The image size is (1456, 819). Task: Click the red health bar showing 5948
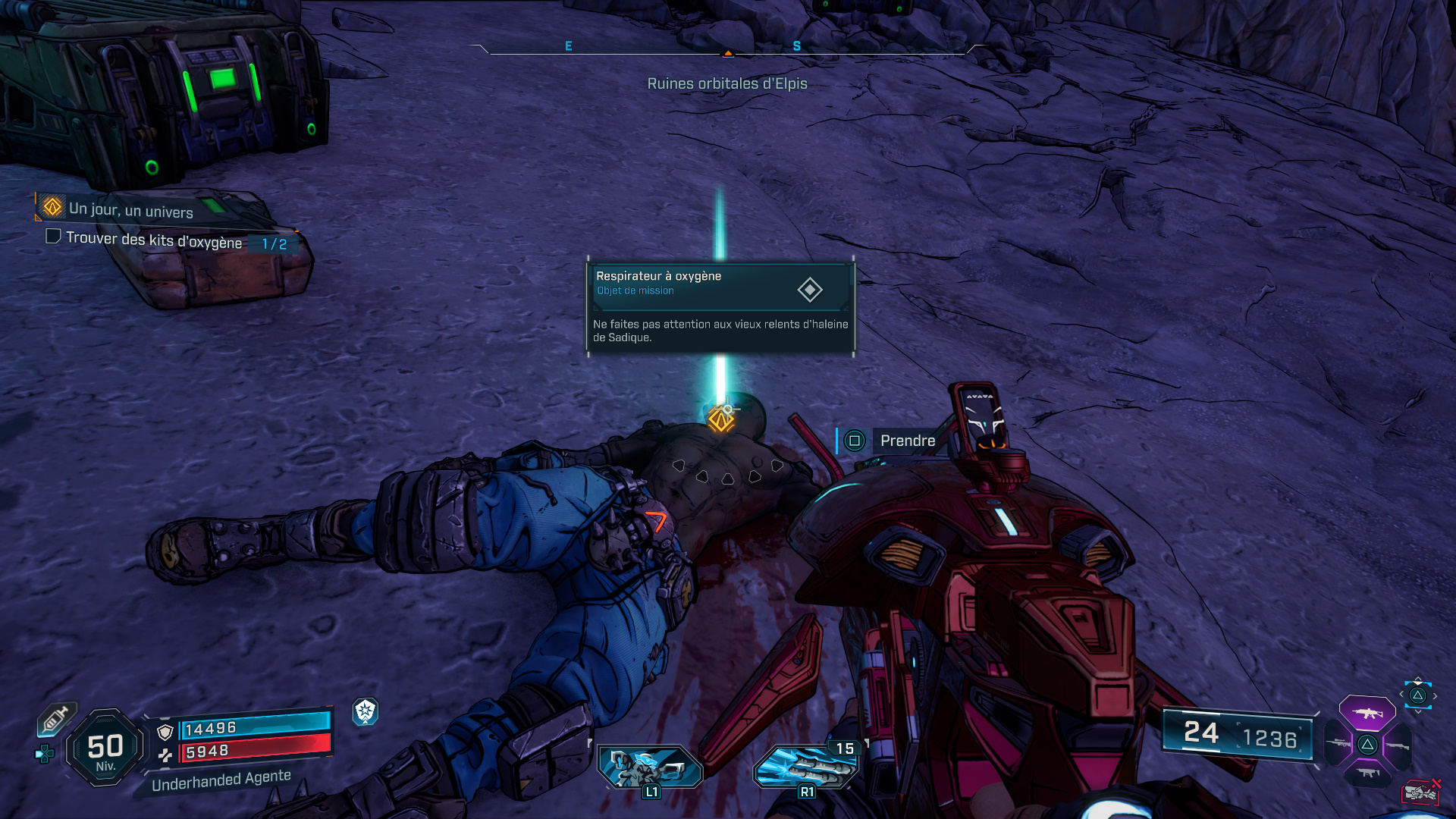[250, 754]
